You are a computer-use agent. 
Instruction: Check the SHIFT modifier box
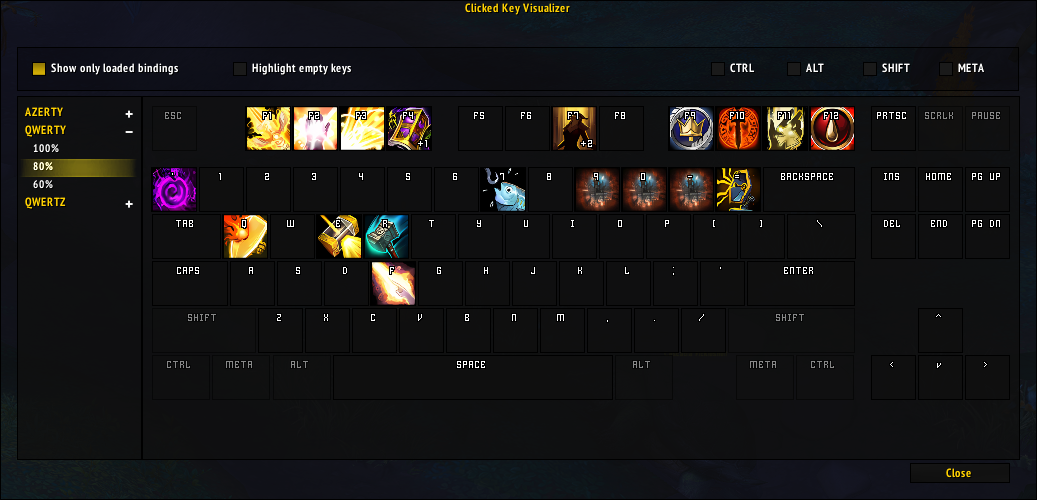[x=870, y=69]
